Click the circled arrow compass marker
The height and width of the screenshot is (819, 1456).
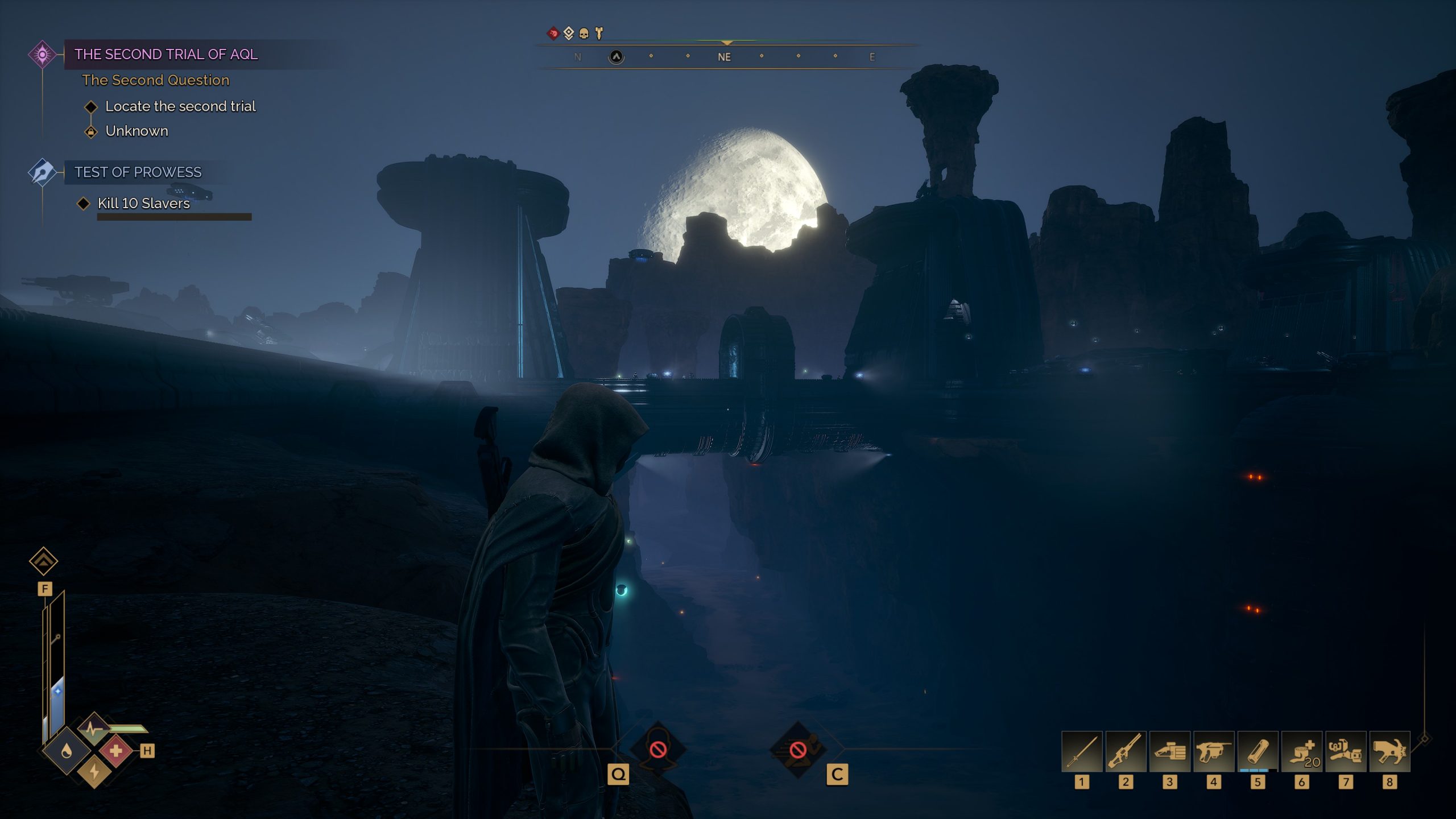point(616,57)
